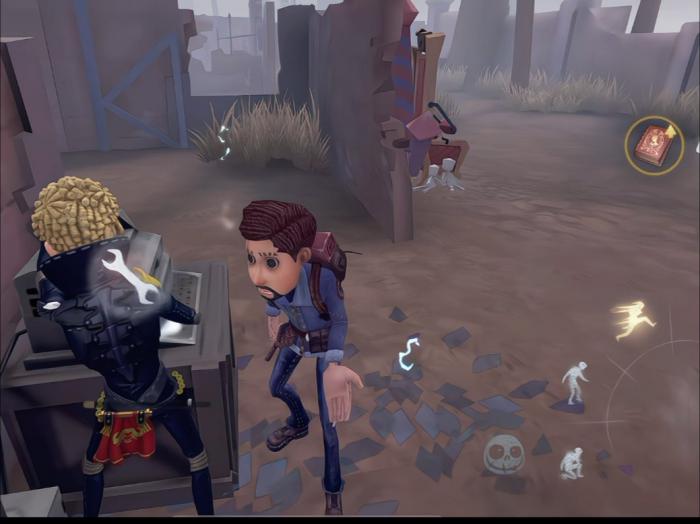Tap the skull face icon
Screen dimensions: 700x524
click(504, 454)
